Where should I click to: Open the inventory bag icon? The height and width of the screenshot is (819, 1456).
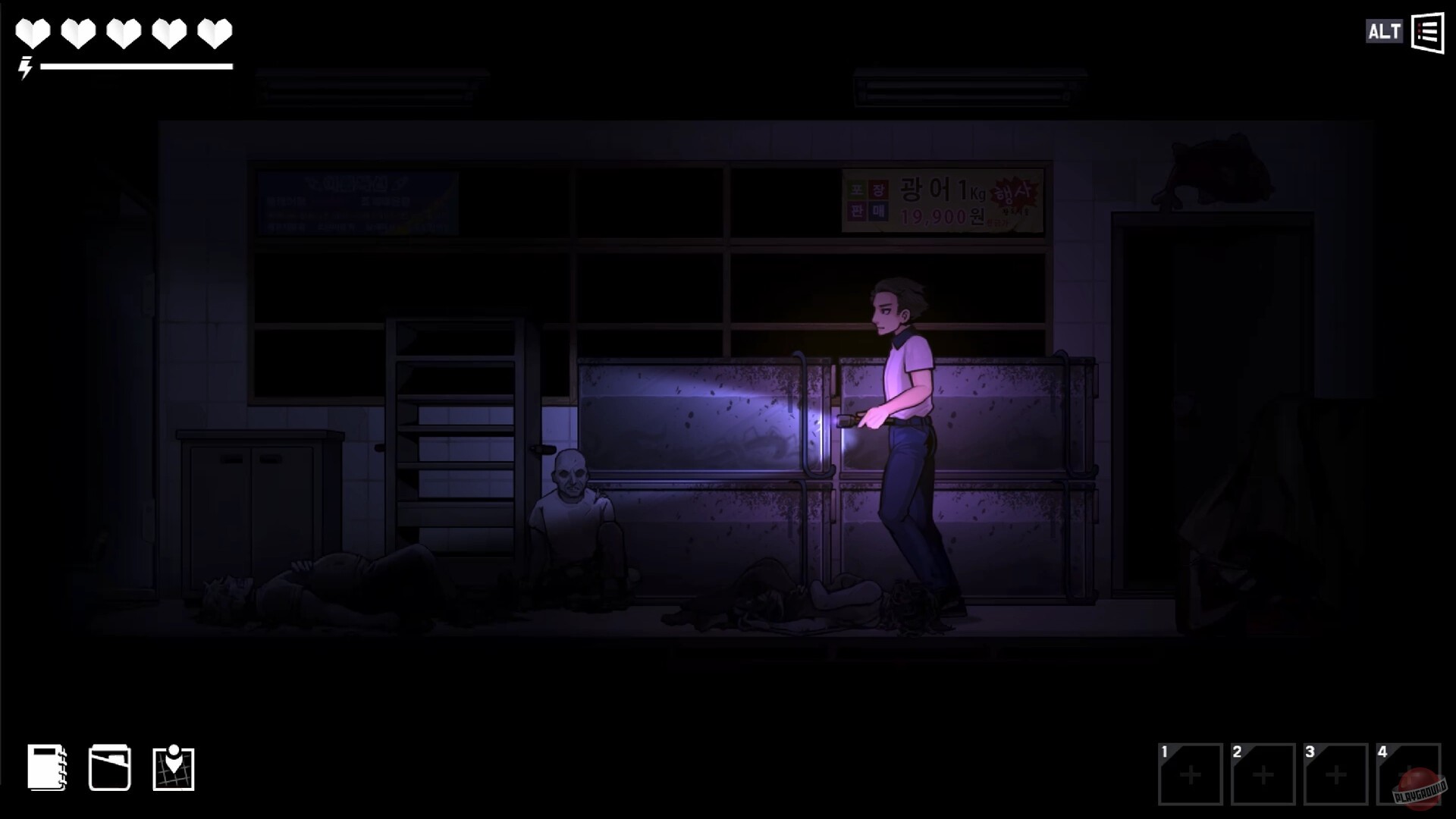point(110,768)
